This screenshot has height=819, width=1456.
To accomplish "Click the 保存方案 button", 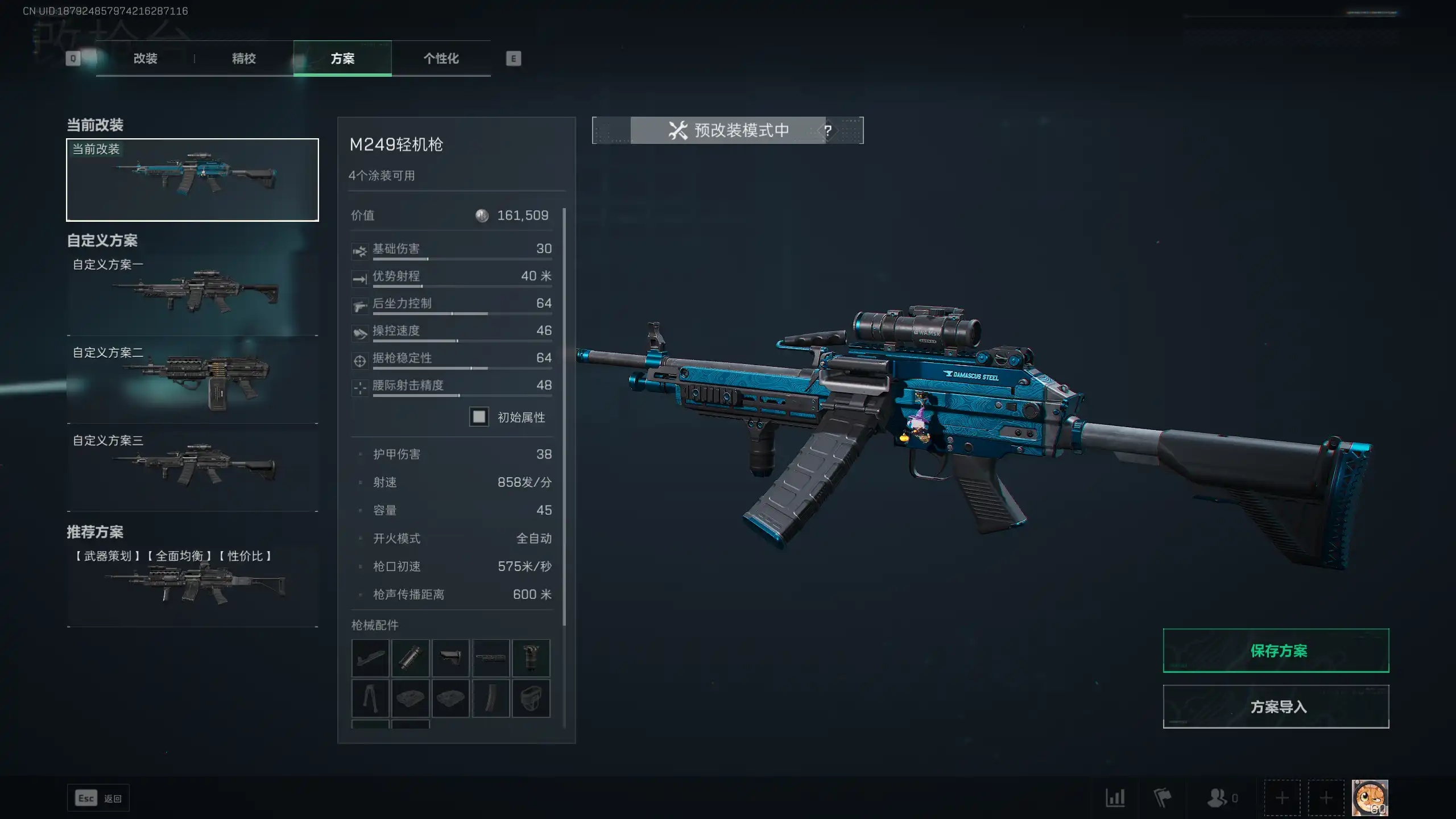I will click(1276, 651).
